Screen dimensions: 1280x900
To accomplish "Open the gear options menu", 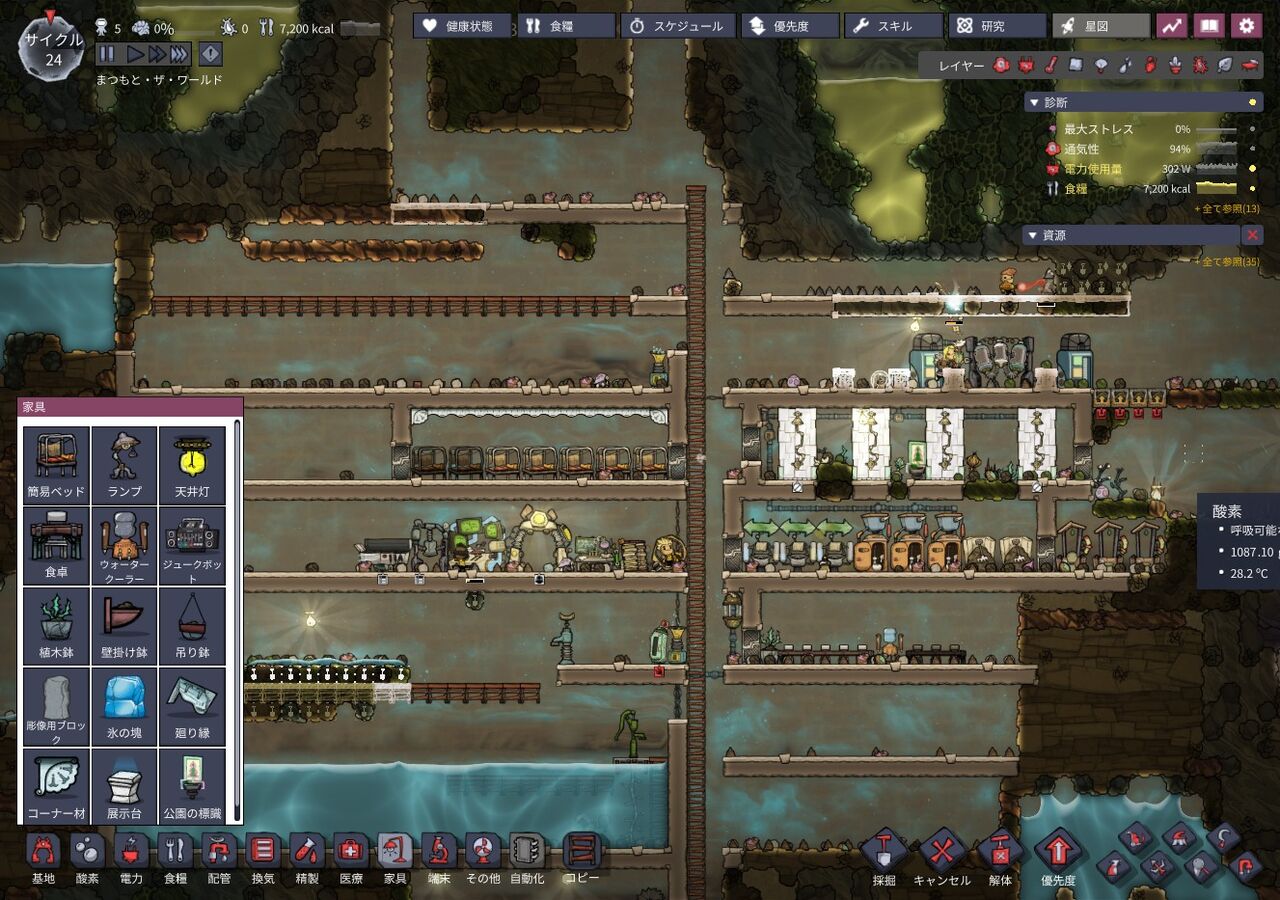I will point(1245,26).
